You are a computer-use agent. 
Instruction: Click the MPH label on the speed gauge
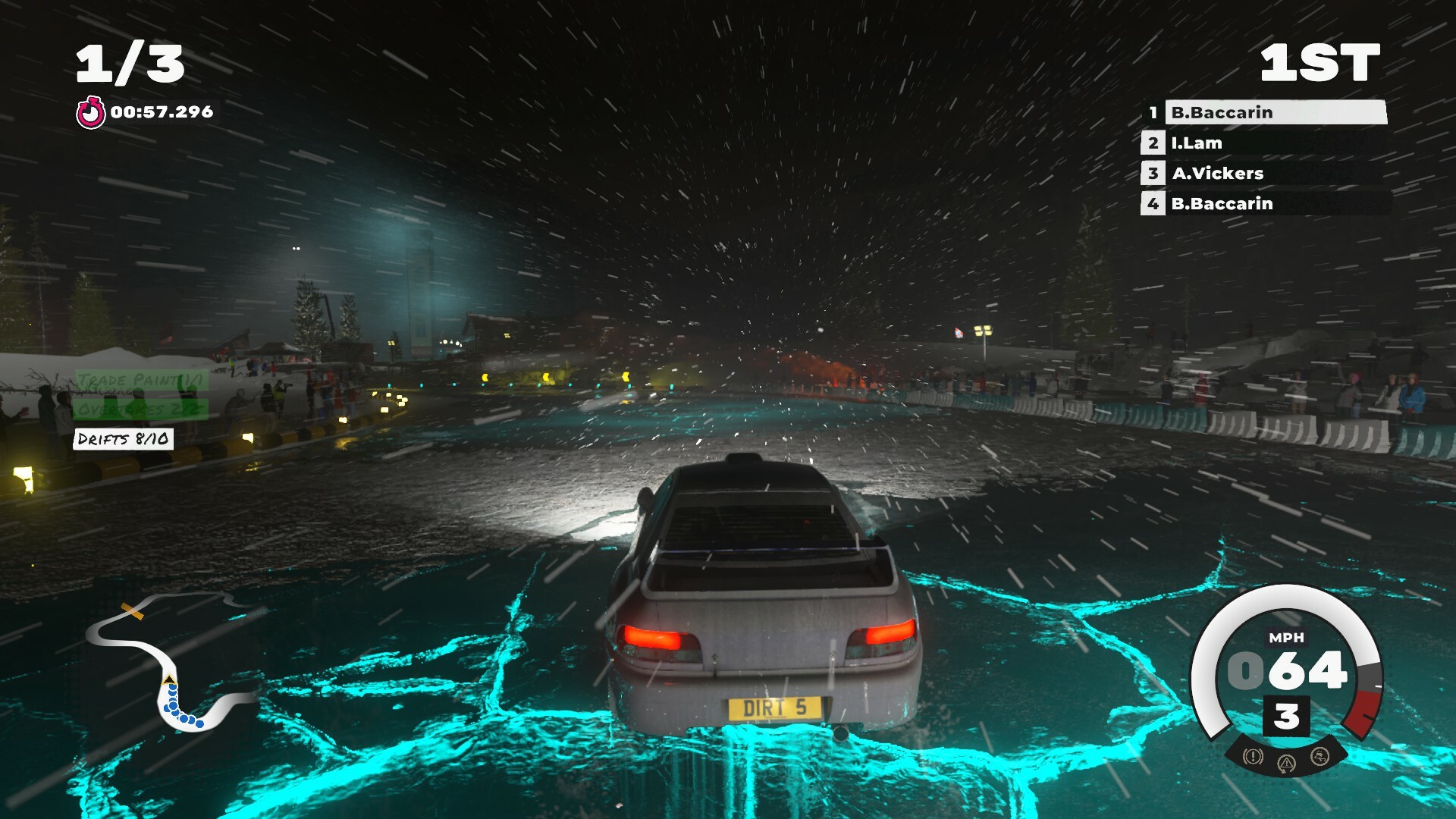1287,638
